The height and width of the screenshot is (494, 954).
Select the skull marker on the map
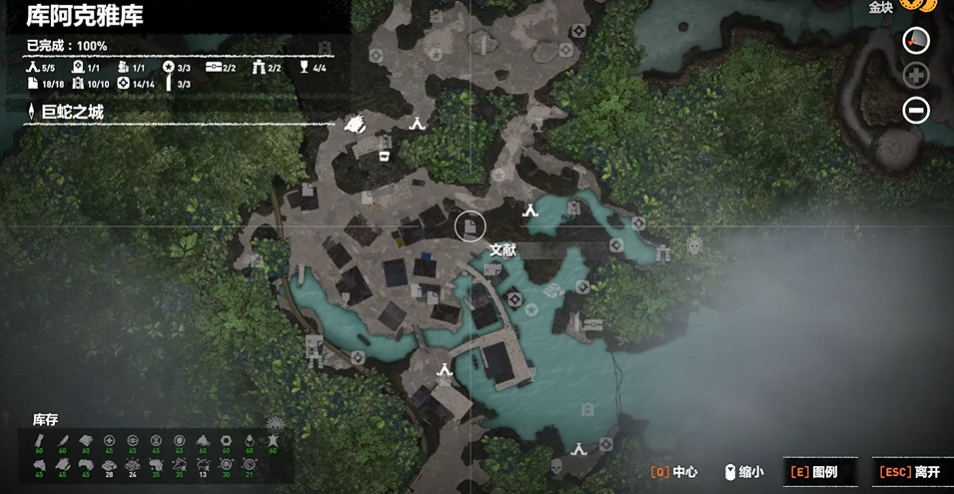557,466
